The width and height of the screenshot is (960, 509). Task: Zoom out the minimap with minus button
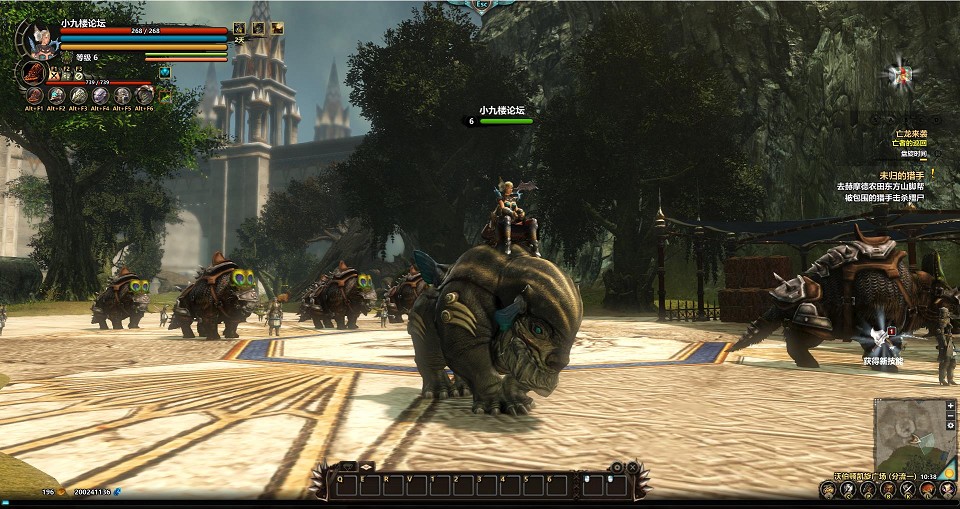950,417
